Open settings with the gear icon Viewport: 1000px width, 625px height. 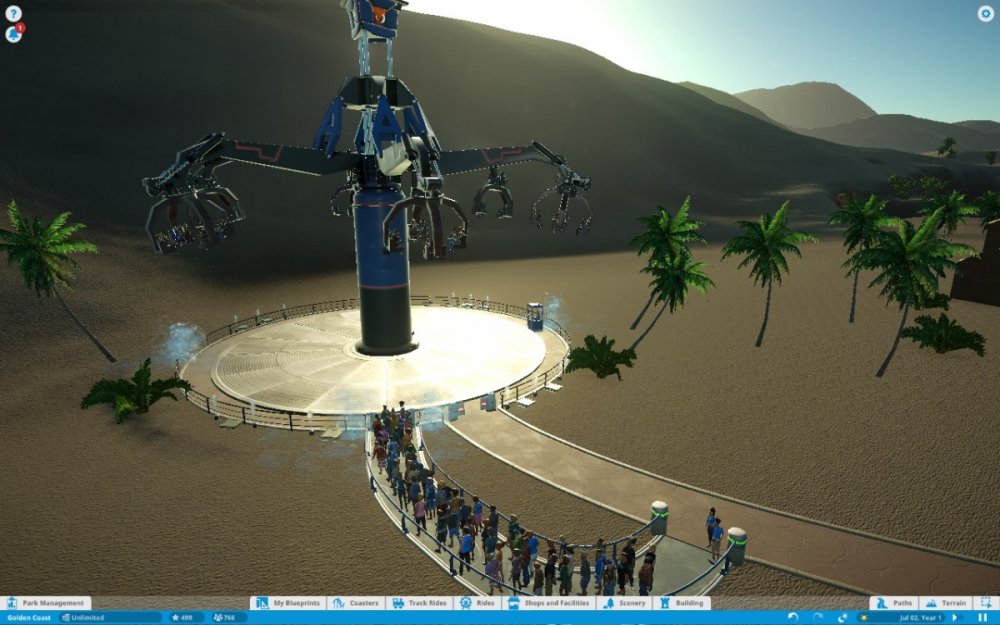985,14
